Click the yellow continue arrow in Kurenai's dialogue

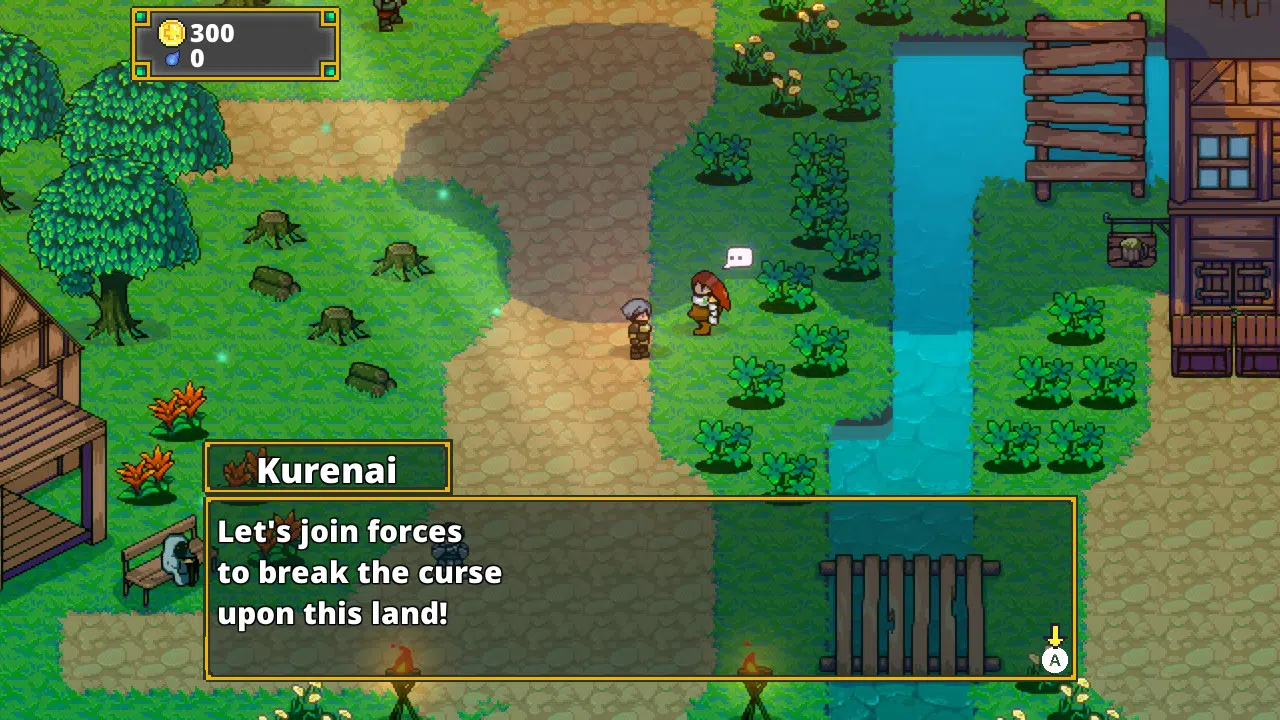click(x=1054, y=638)
